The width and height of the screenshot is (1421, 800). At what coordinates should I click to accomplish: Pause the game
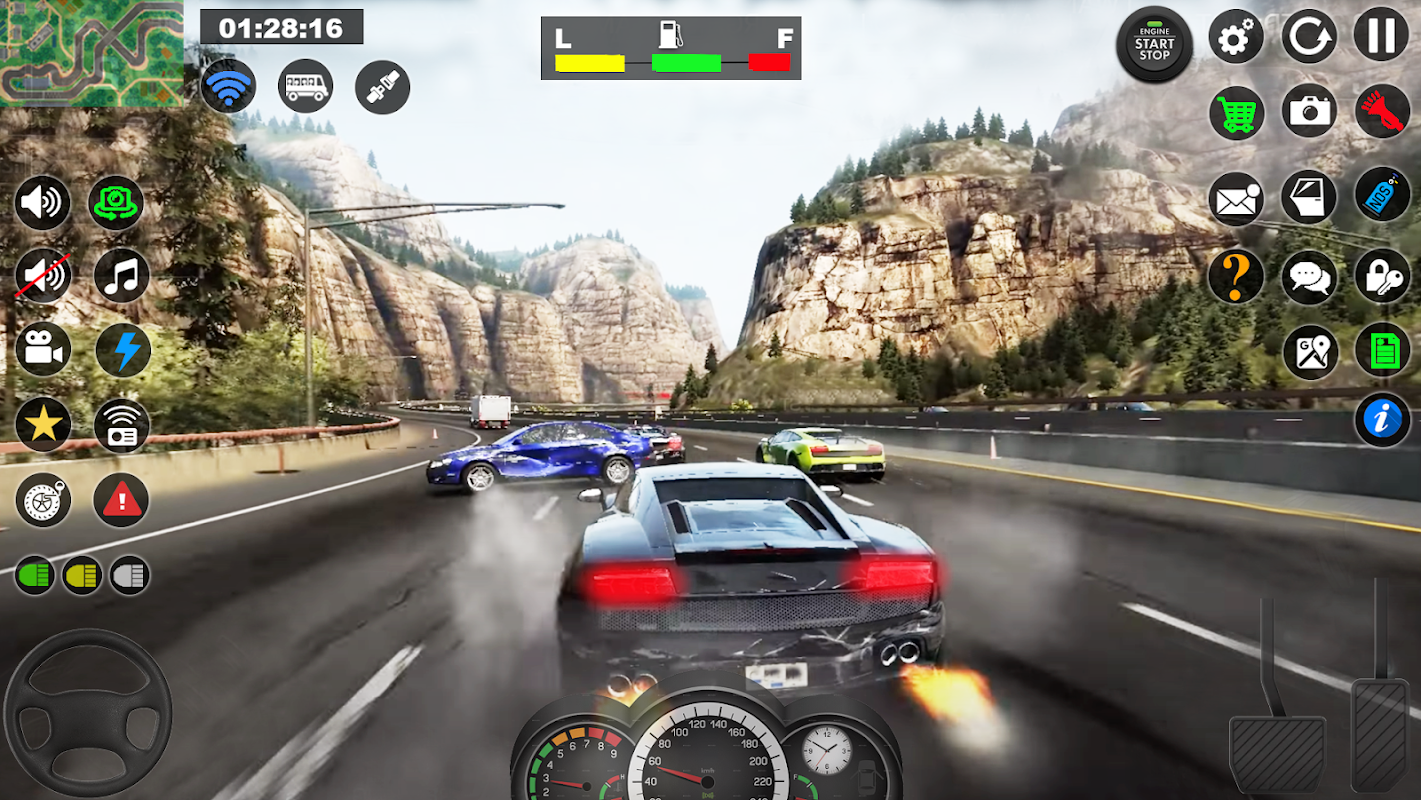click(1381, 34)
